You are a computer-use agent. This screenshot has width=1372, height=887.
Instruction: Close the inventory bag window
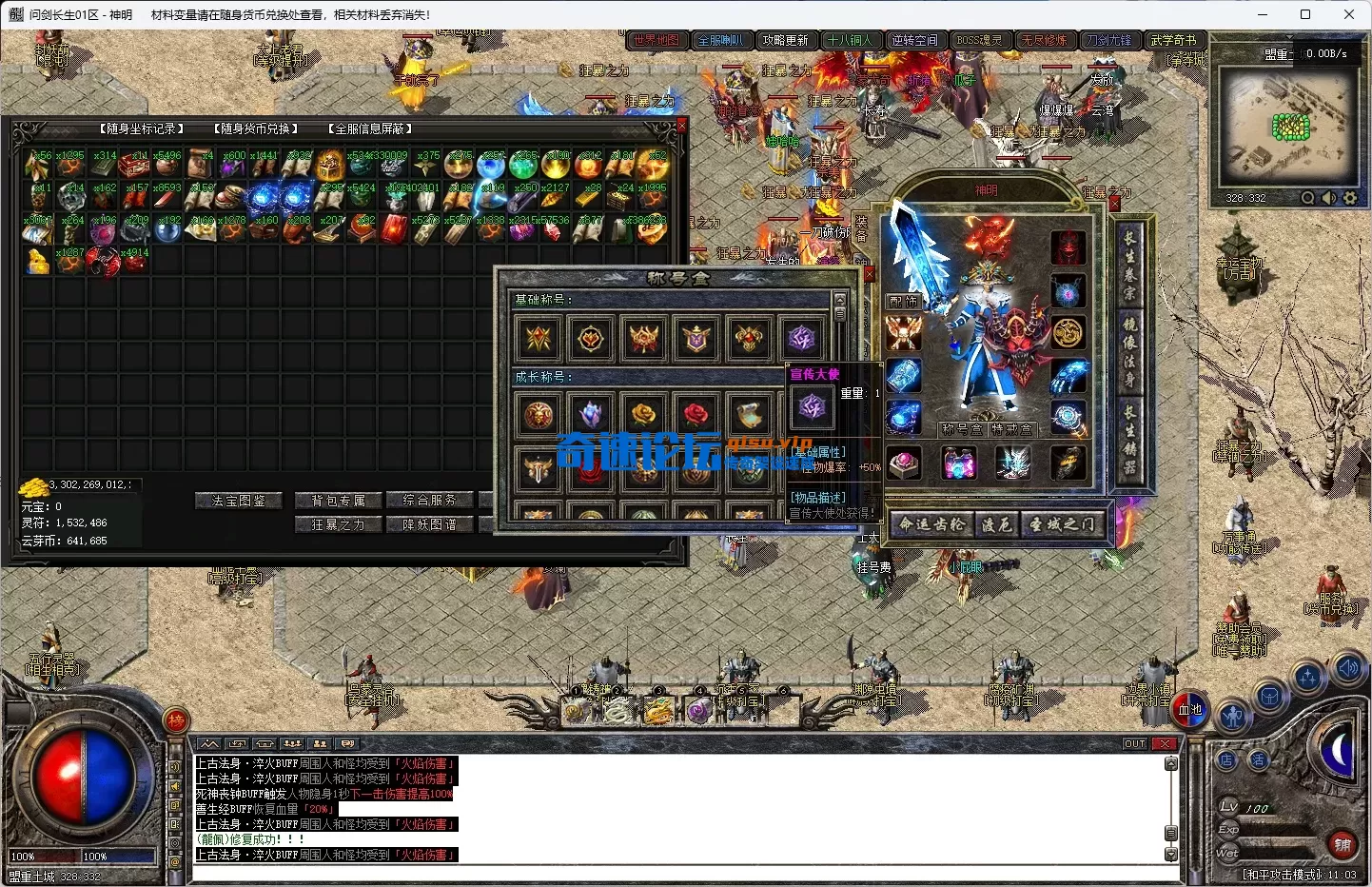click(x=681, y=125)
